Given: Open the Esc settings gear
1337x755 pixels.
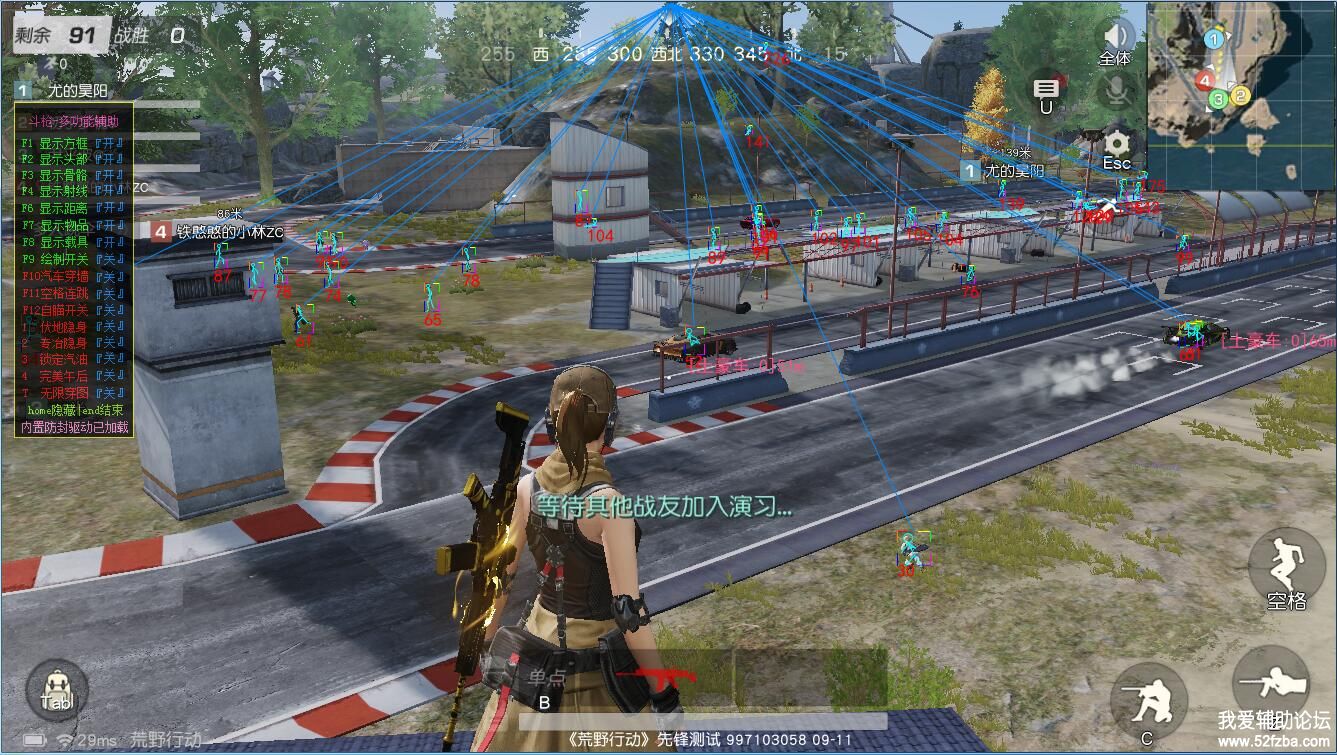Looking at the screenshot, I should pyautogui.click(x=1117, y=147).
